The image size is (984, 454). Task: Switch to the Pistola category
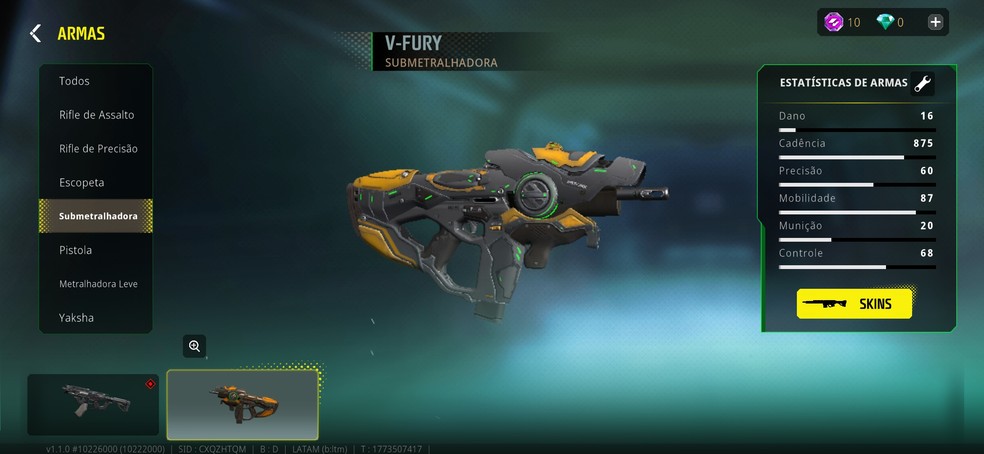76,250
